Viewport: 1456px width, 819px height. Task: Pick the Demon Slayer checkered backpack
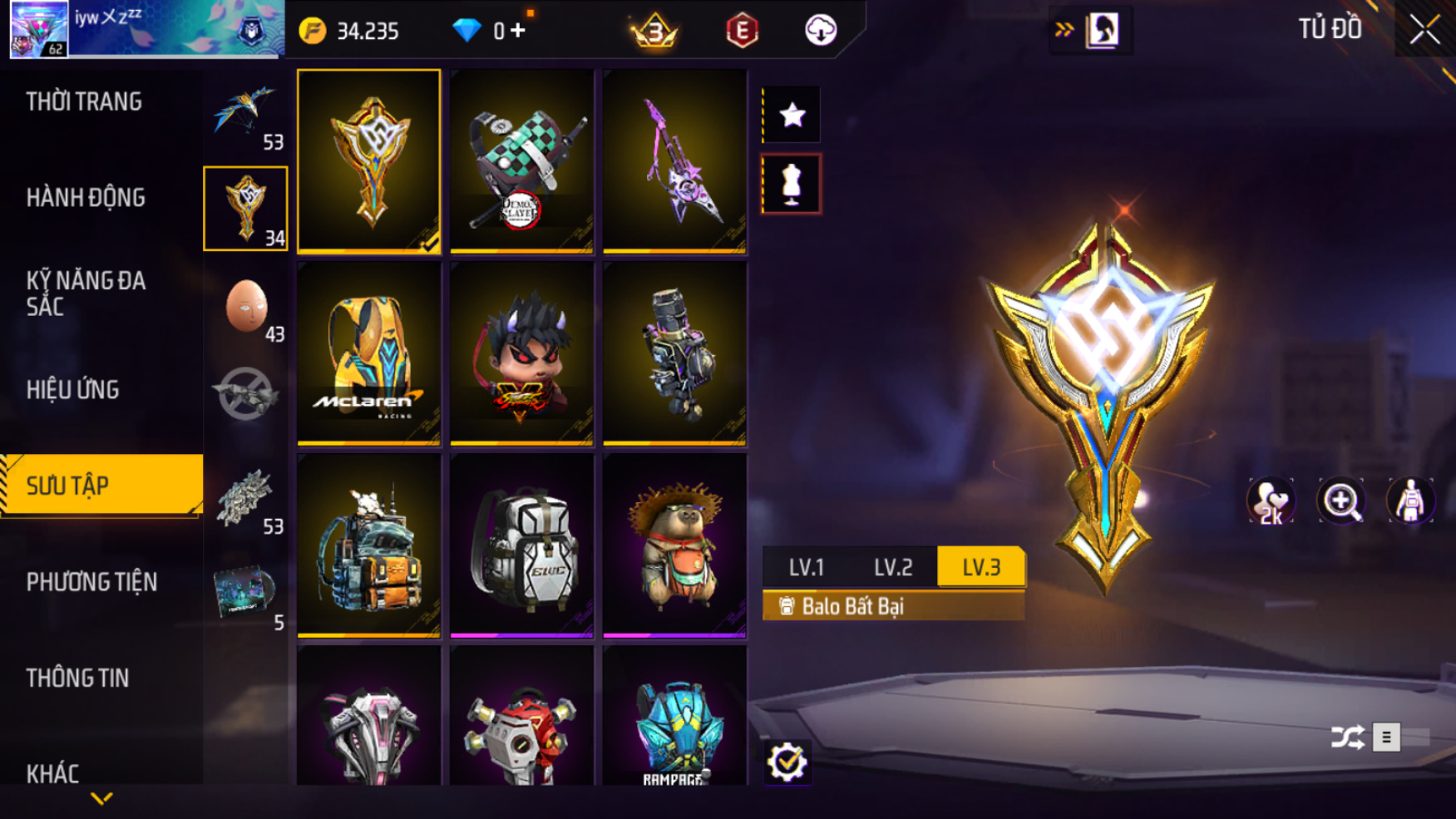[521, 161]
